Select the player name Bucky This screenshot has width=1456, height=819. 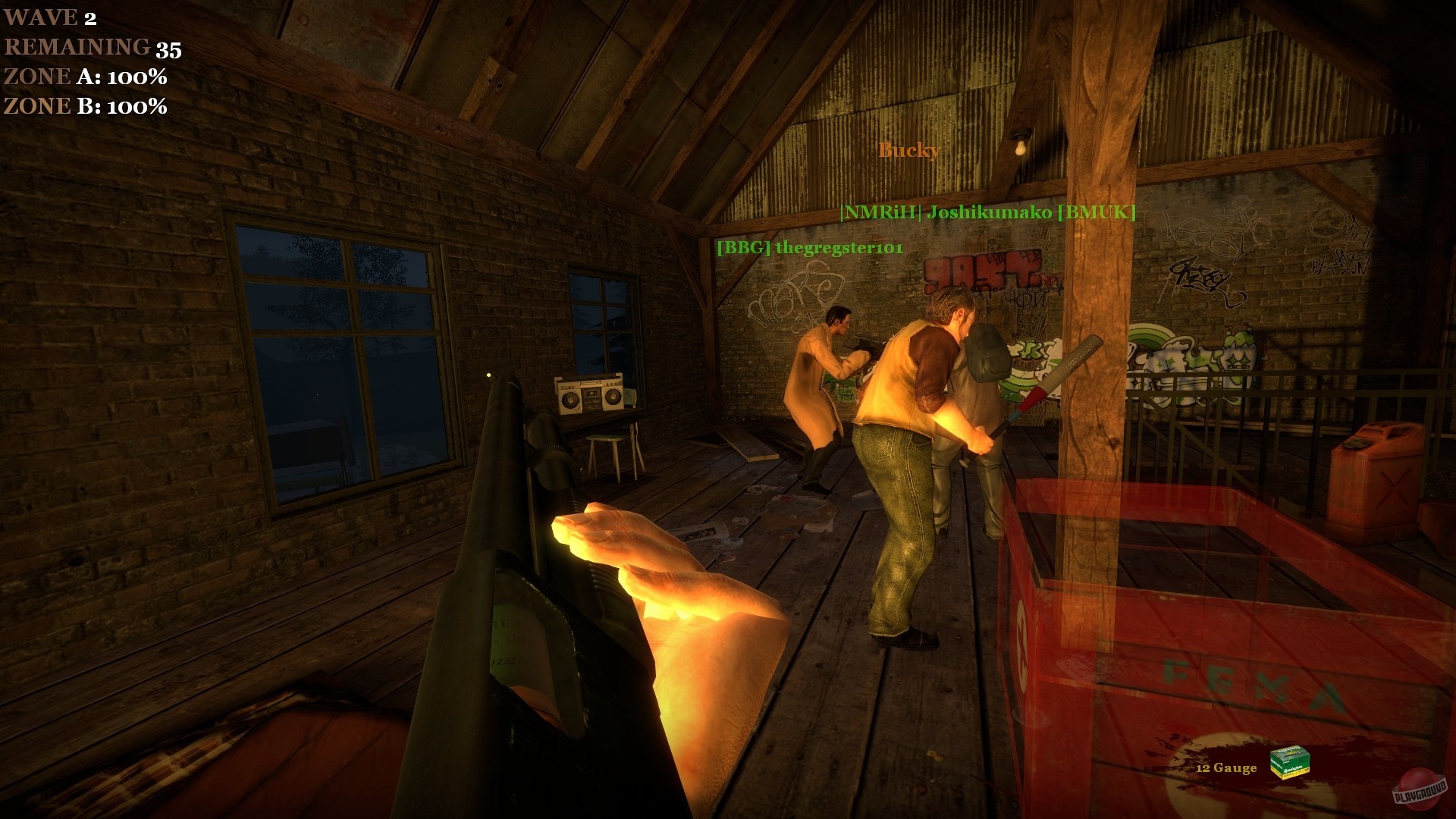[x=908, y=151]
